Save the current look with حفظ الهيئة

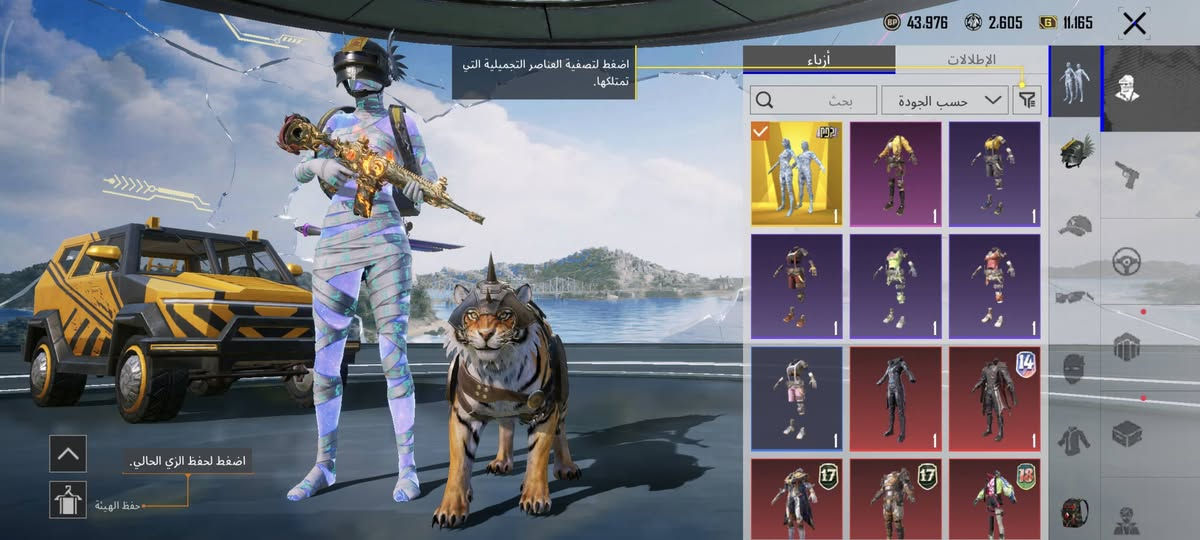(x=68, y=499)
